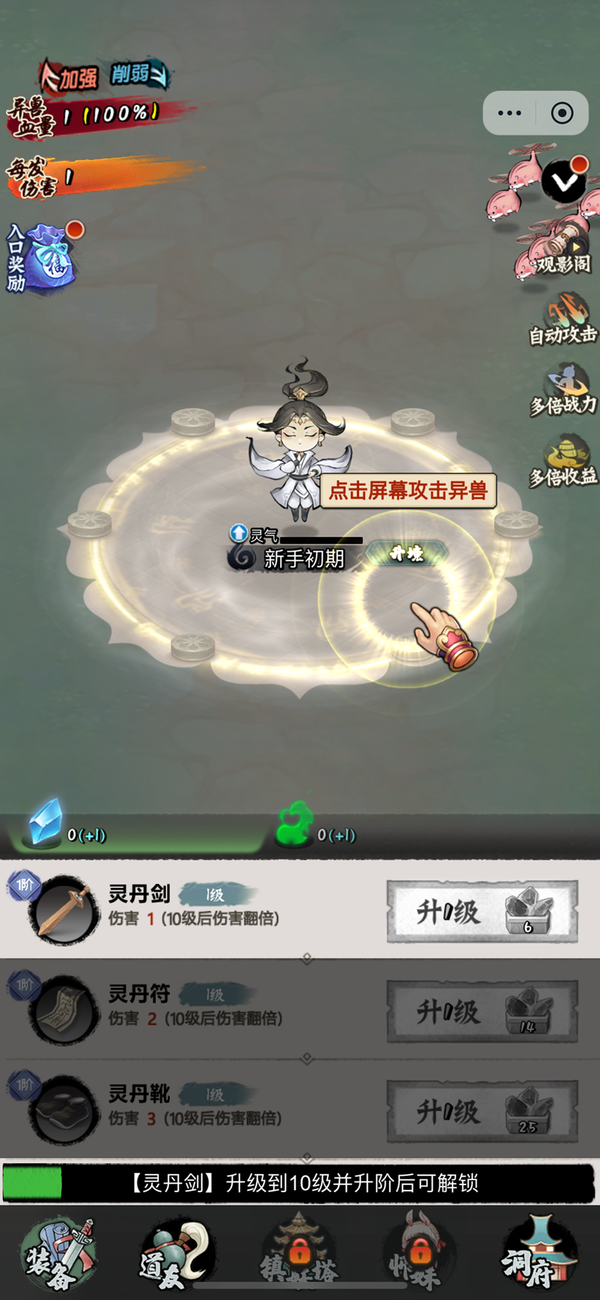The width and height of the screenshot is (600, 1300).
Task: Activate 多倍收益 income multiplier
Action: click(x=564, y=459)
